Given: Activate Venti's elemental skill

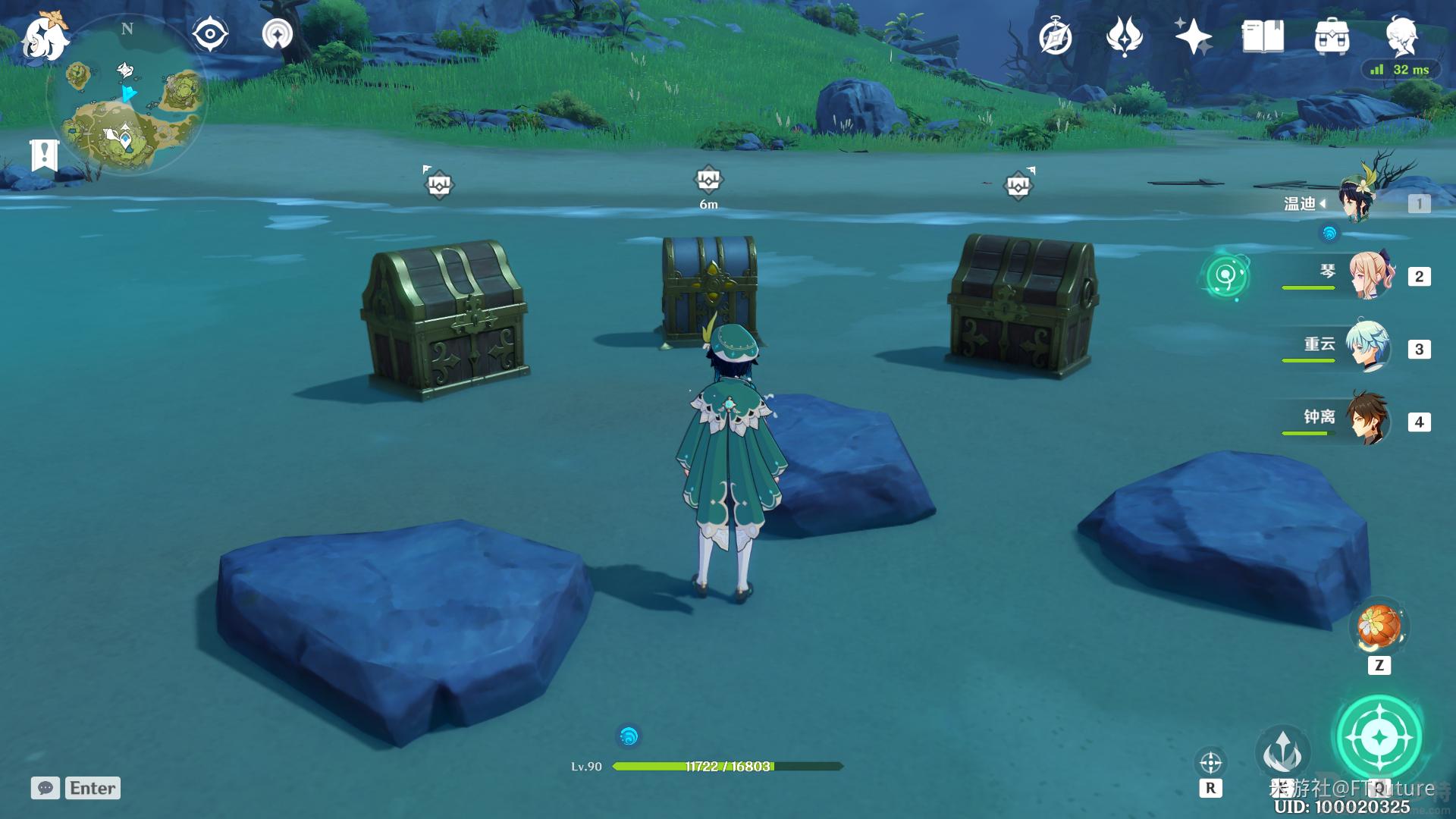Looking at the screenshot, I should [x=1282, y=752].
